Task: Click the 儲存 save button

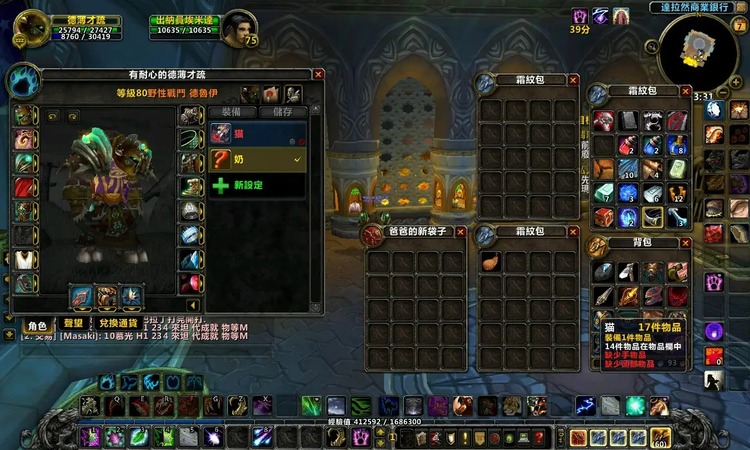Action: click(x=283, y=112)
